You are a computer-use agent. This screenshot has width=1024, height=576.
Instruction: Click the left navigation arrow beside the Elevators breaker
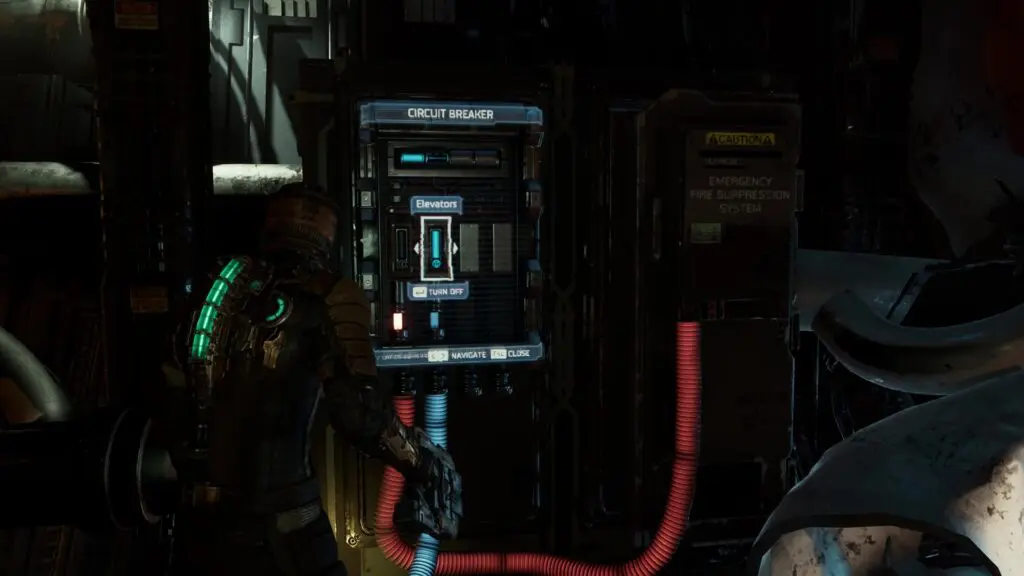417,247
